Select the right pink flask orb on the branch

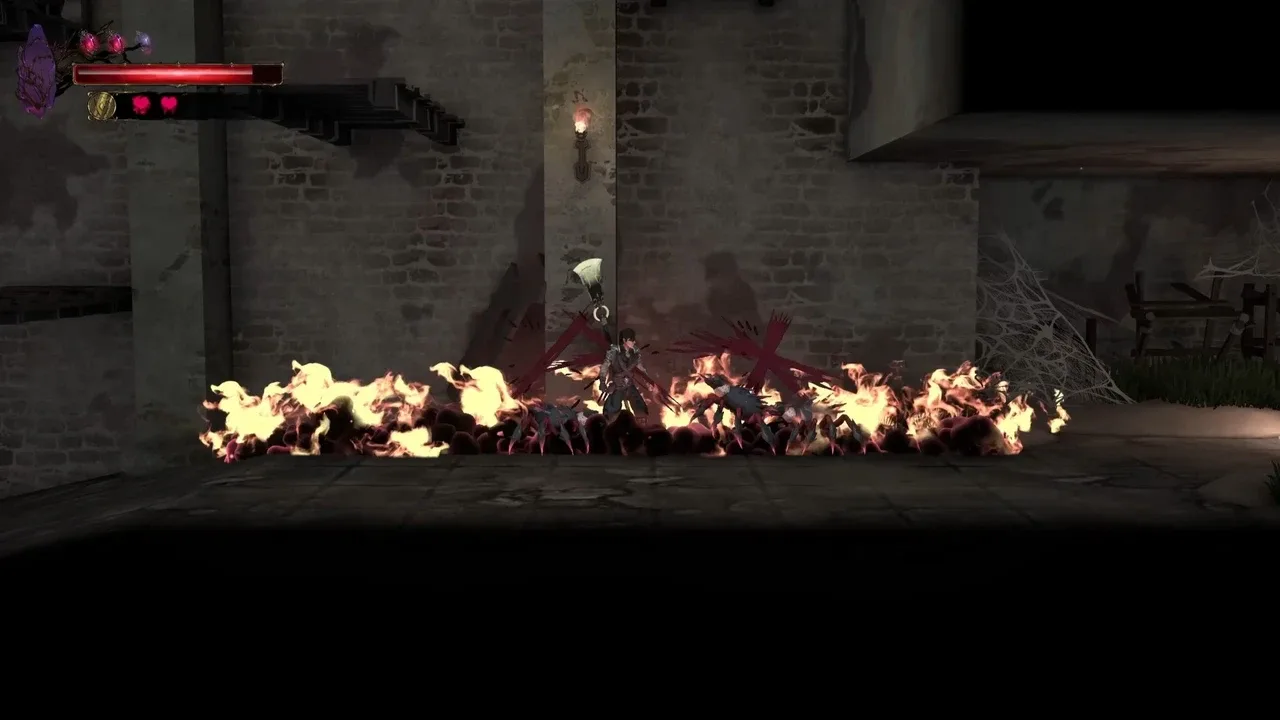click(116, 42)
